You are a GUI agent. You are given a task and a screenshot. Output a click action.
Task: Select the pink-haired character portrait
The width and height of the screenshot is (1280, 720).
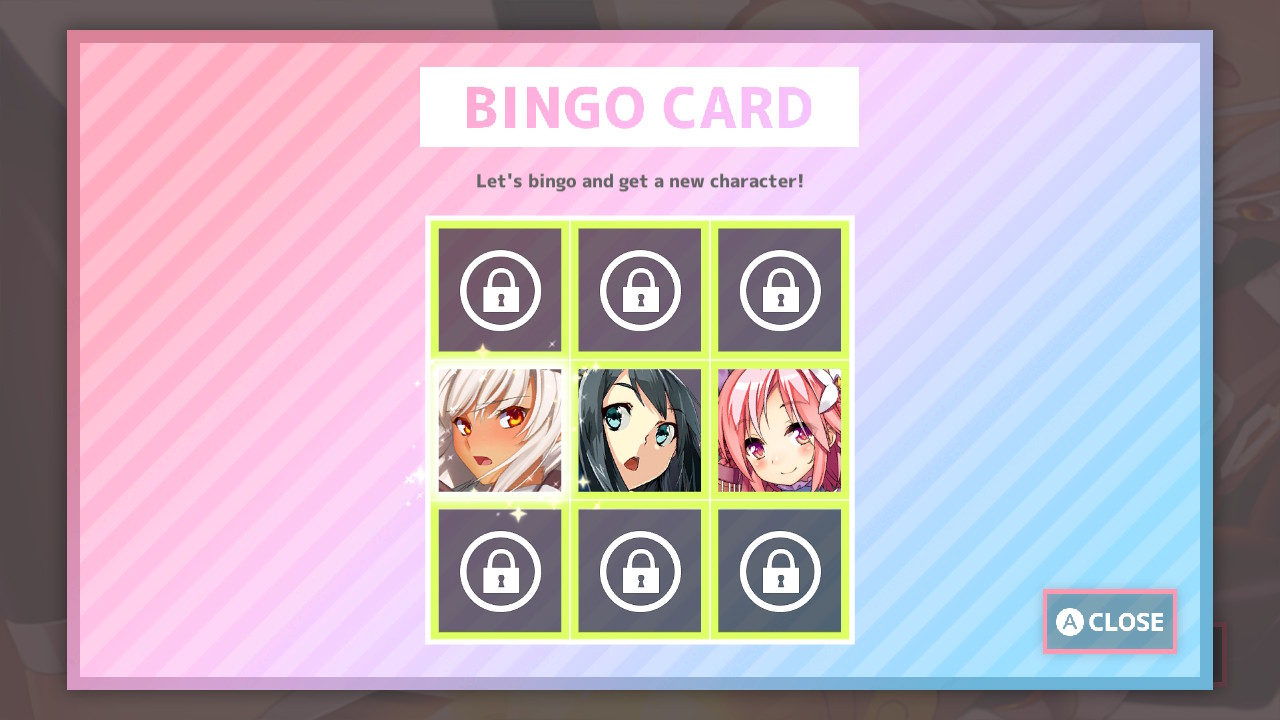click(x=780, y=430)
